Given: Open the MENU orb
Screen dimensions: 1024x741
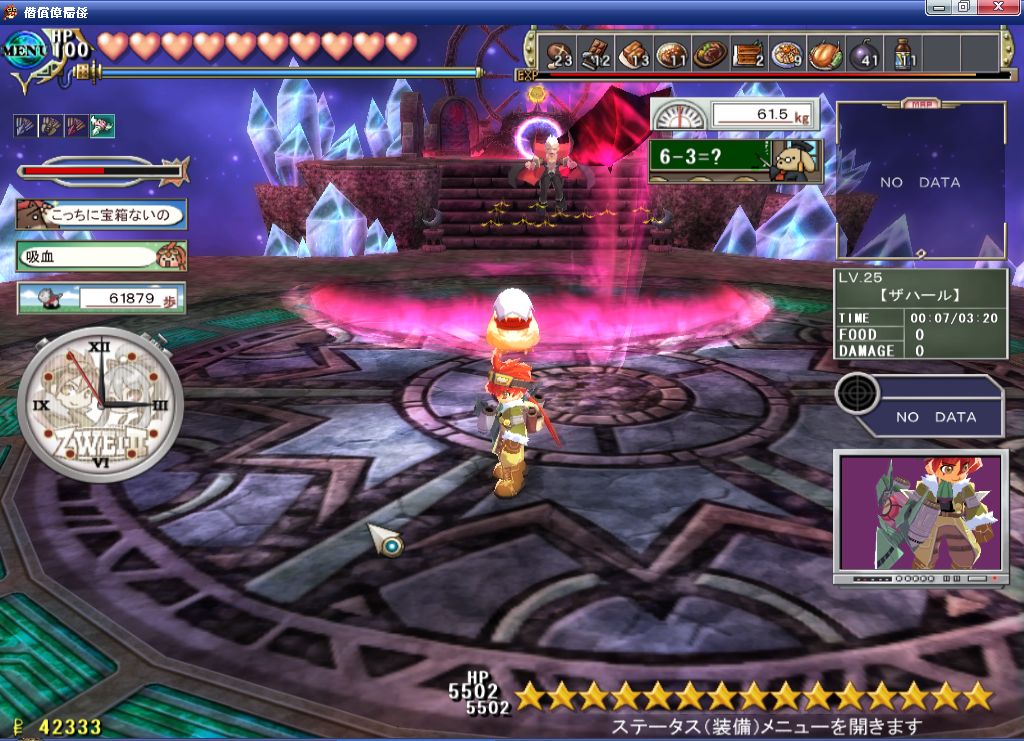Looking at the screenshot, I should (24, 50).
